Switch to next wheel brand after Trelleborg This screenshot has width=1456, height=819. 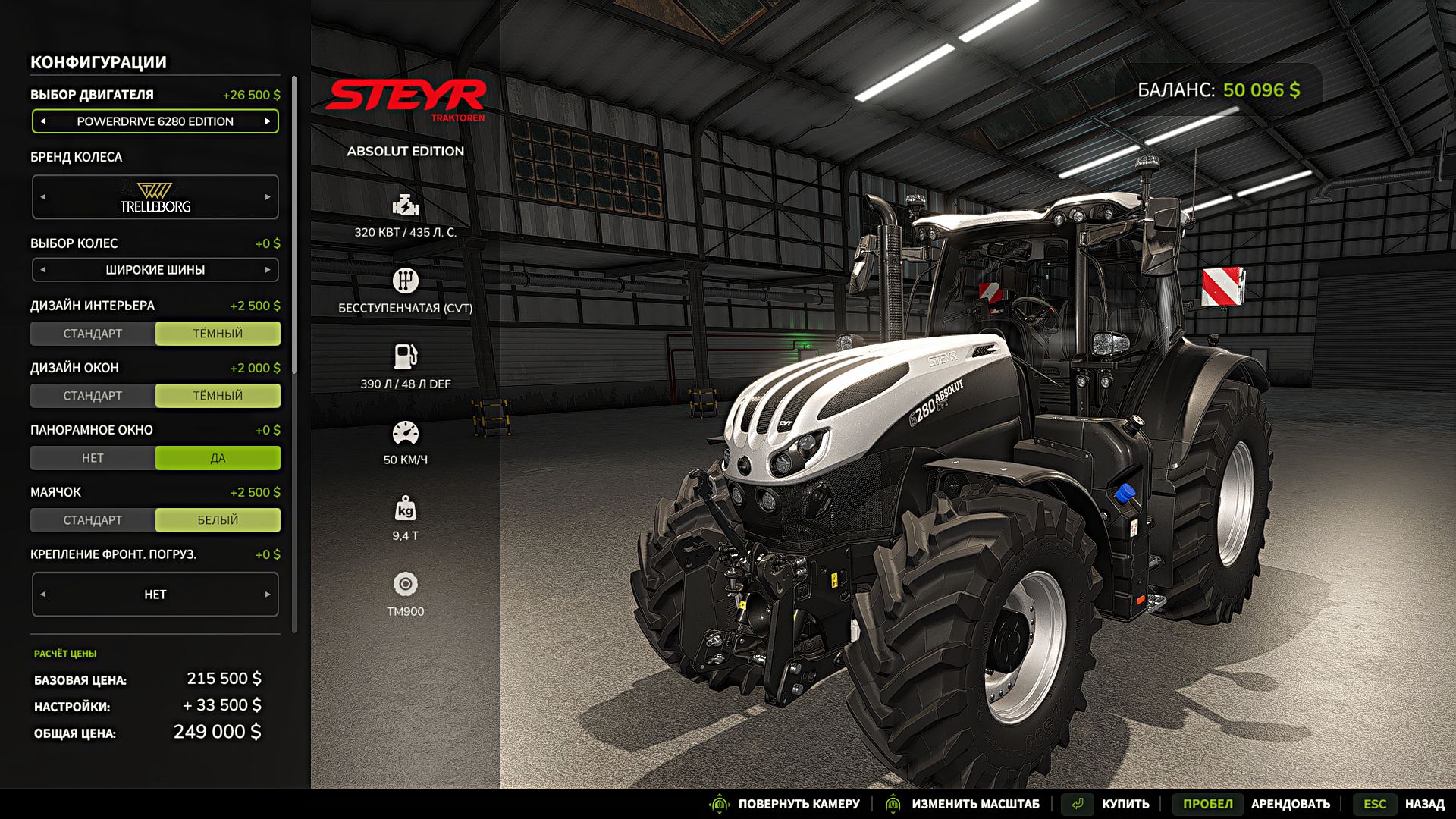(268, 197)
